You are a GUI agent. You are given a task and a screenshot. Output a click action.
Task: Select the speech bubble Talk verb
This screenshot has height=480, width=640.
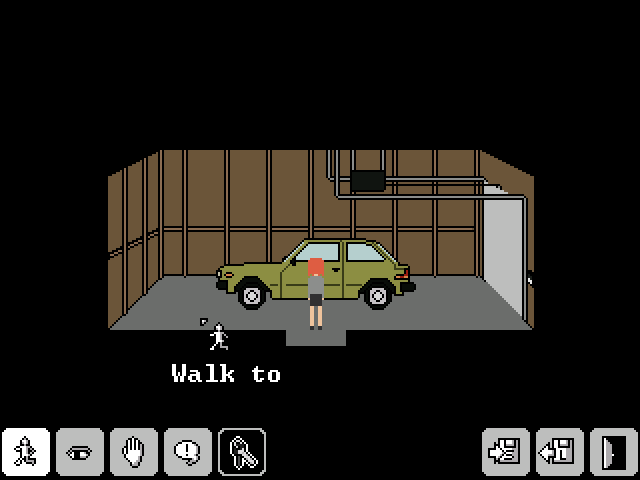pyautogui.click(x=188, y=451)
